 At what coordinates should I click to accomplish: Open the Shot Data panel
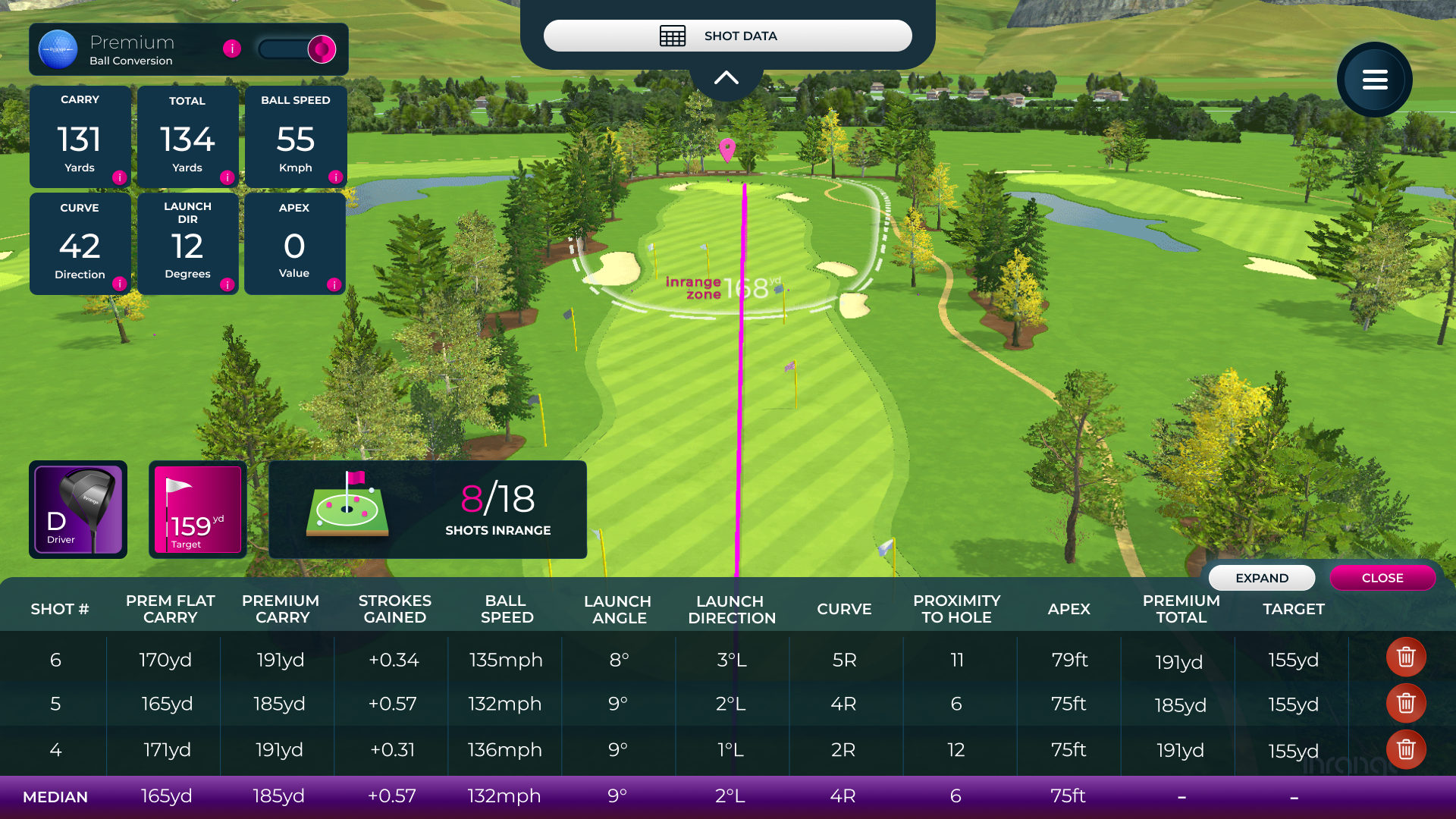(x=727, y=36)
